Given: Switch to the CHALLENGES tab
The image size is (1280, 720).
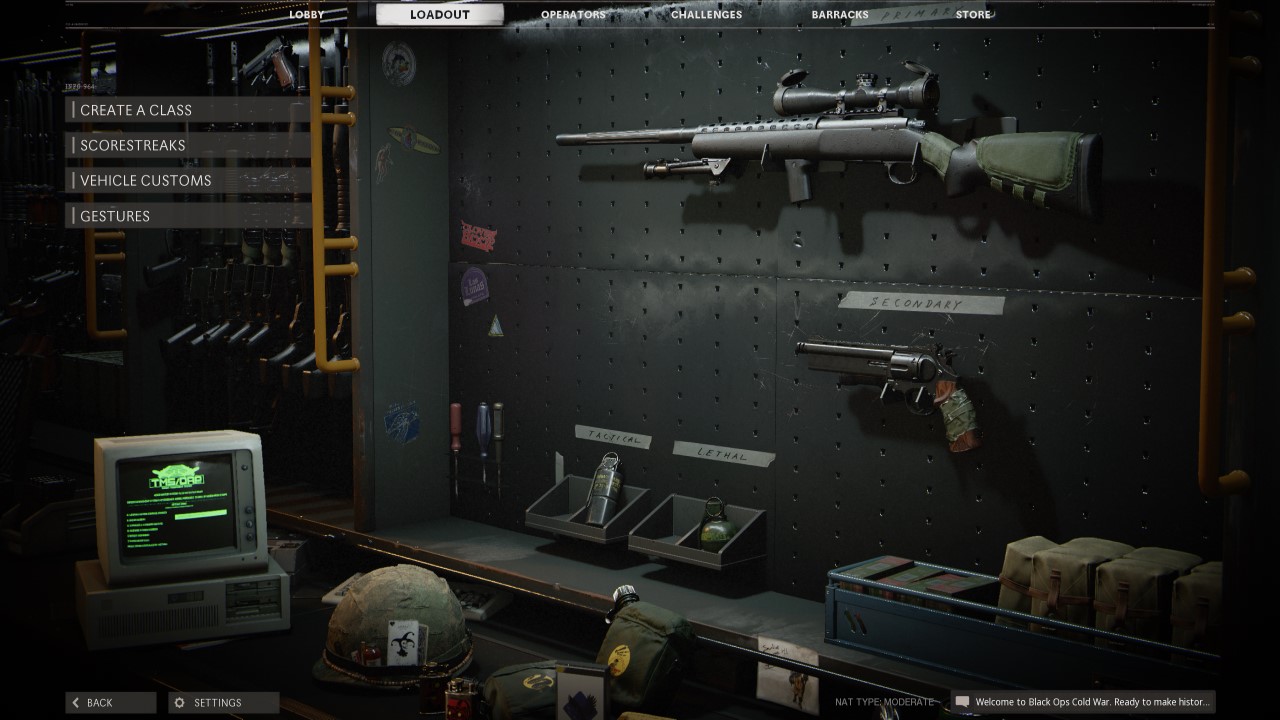Looking at the screenshot, I should [705, 14].
